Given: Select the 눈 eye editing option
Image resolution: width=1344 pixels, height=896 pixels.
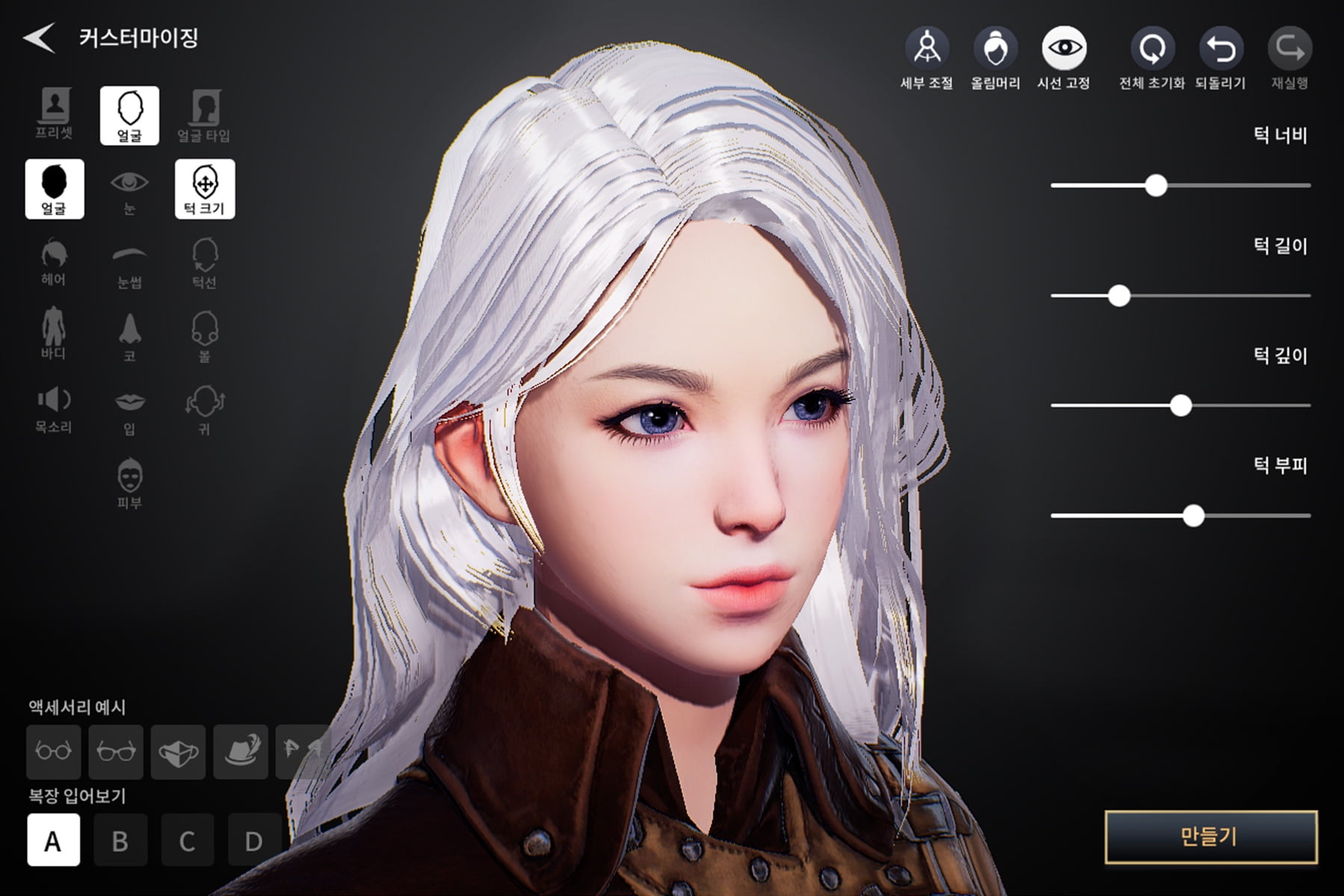Looking at the screenshot, I should (x=129, y=190).
